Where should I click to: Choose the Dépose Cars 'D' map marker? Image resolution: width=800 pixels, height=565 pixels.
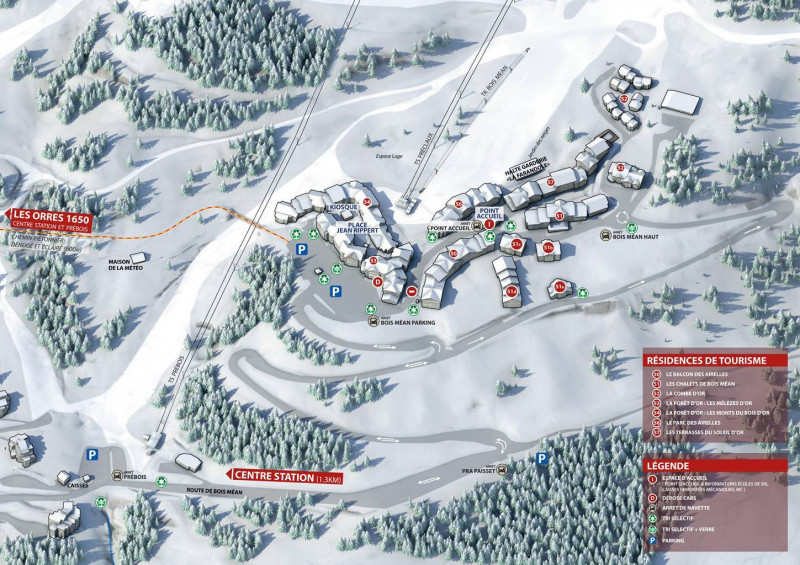click(x=377, y=283)
